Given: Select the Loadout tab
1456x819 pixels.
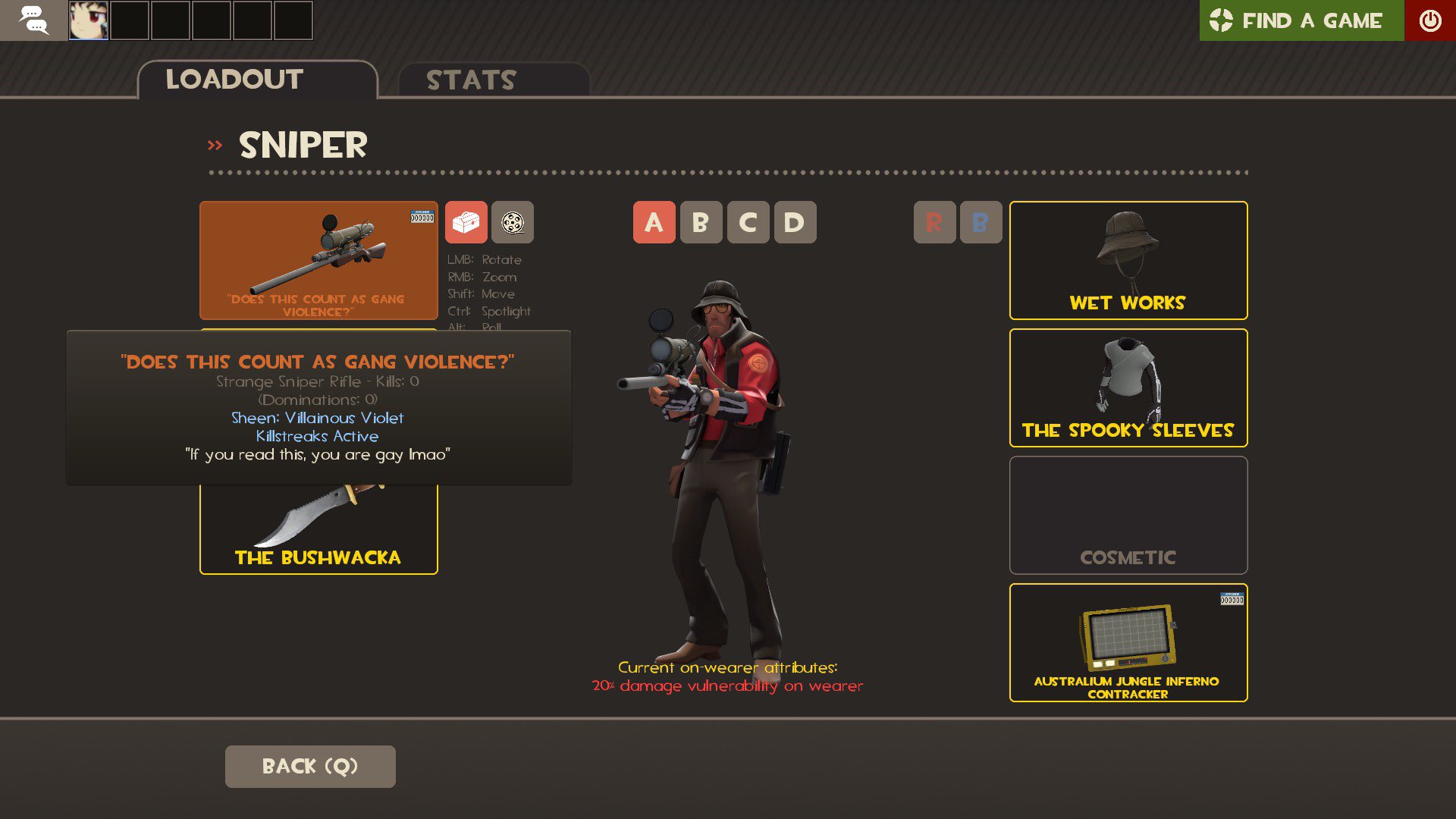Looking at the screenshot, I should point(257,80).
